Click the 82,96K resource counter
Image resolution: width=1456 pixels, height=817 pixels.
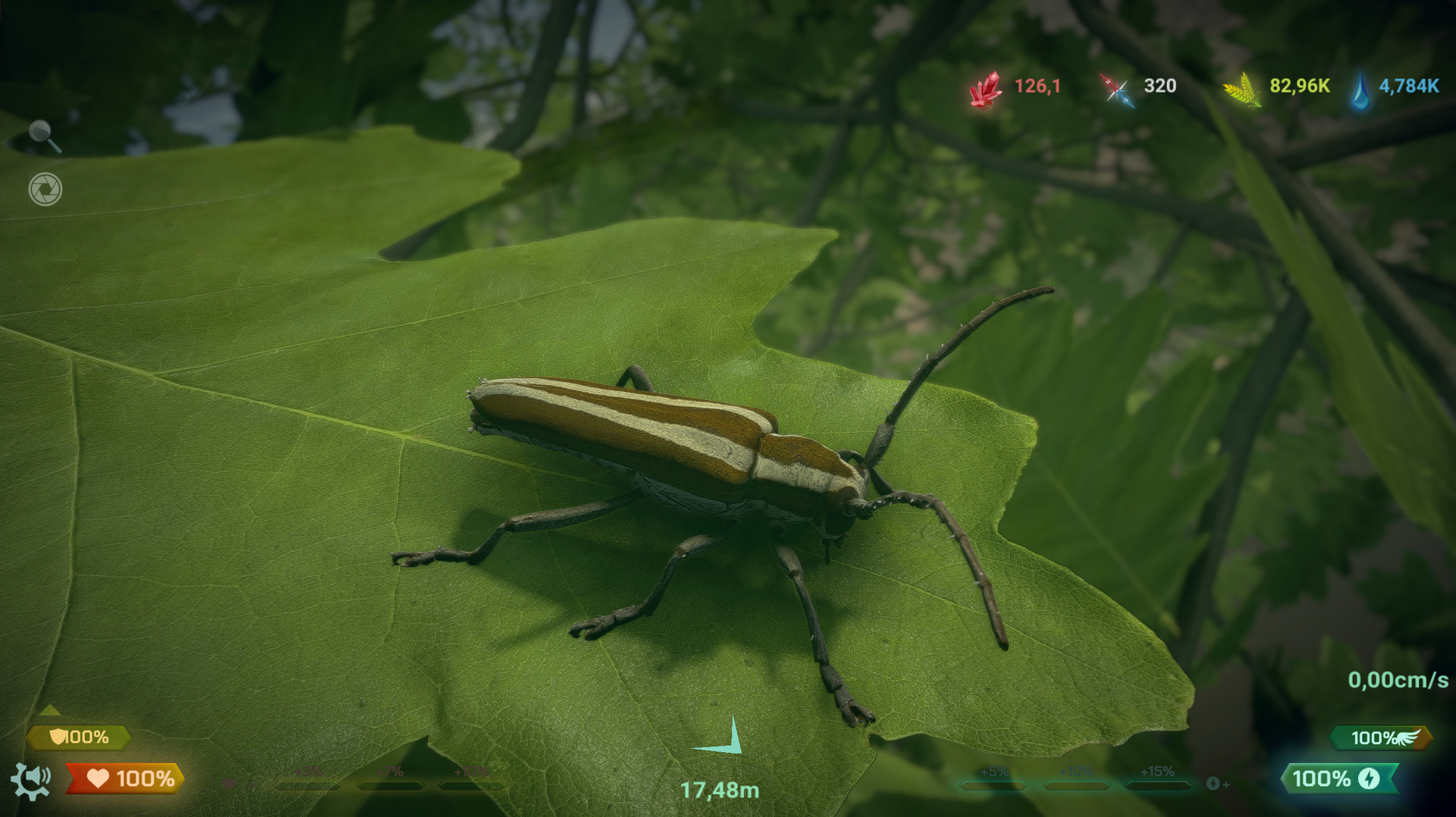(1298, 86)
